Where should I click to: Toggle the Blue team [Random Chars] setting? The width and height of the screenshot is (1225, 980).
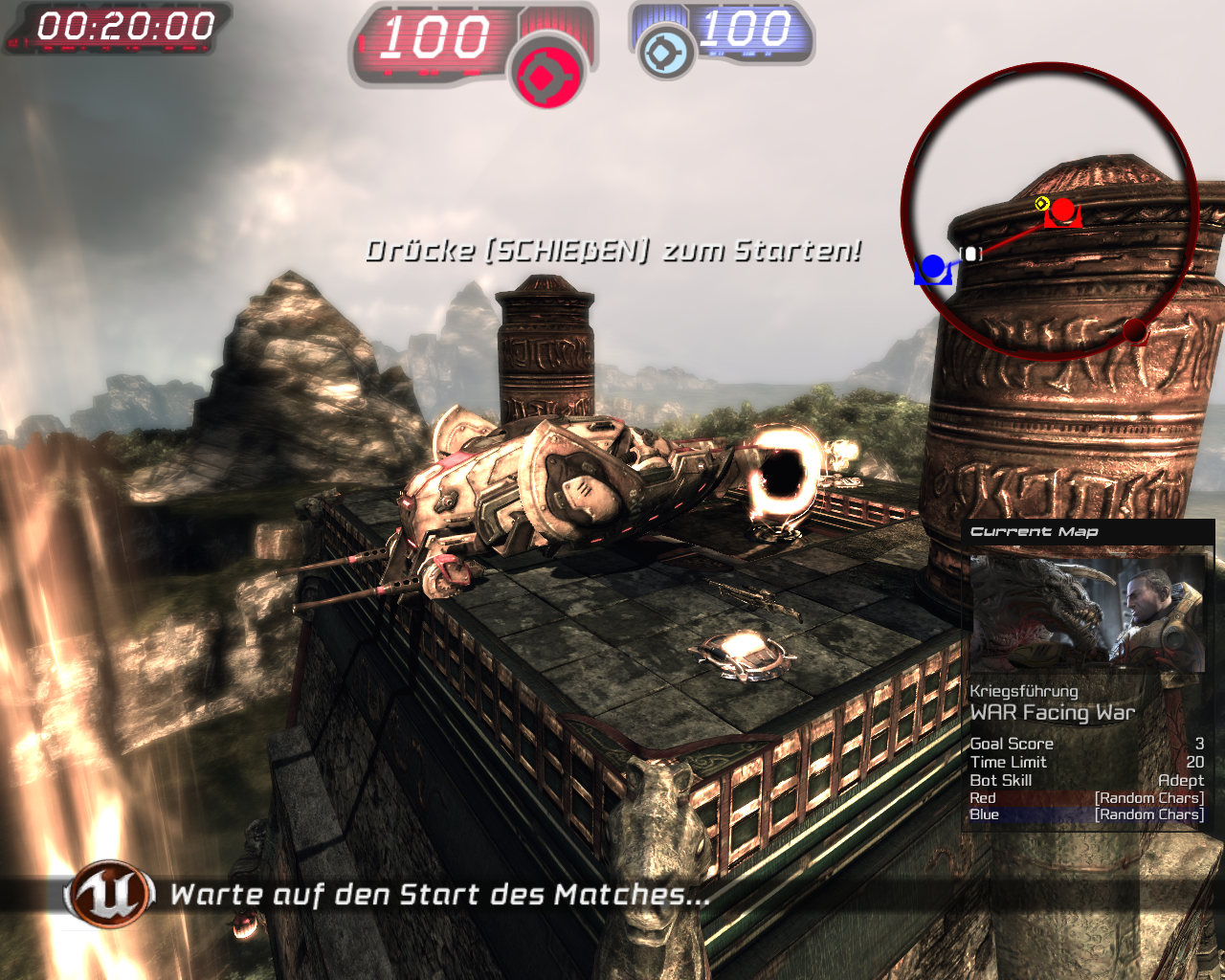1148,813
